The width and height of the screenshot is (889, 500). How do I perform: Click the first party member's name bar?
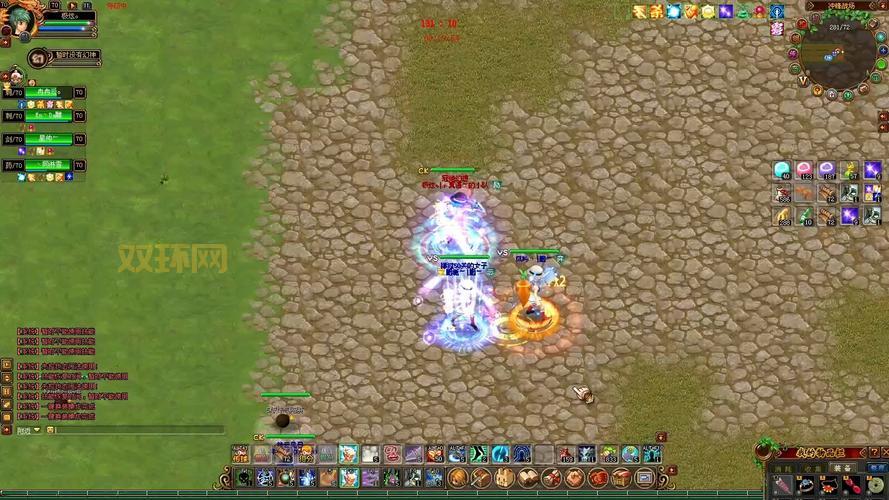click(47, 92)
